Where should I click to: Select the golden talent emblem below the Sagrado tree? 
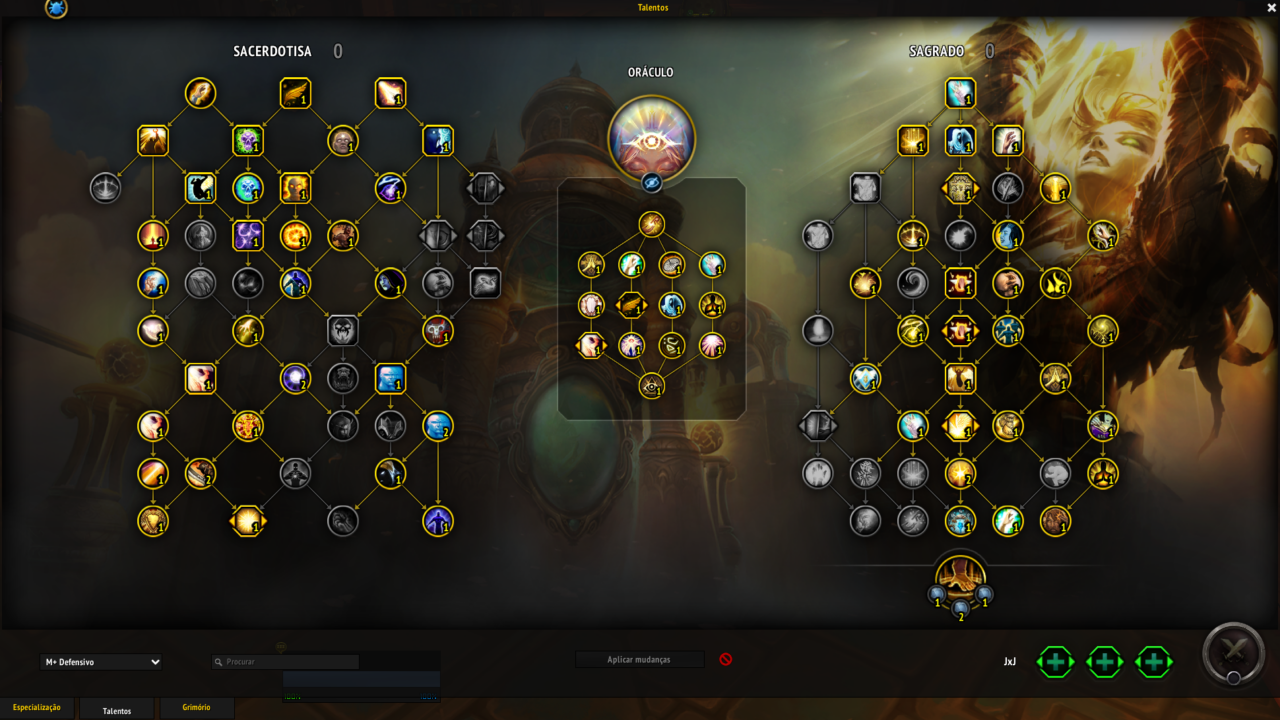click(960, 577)
